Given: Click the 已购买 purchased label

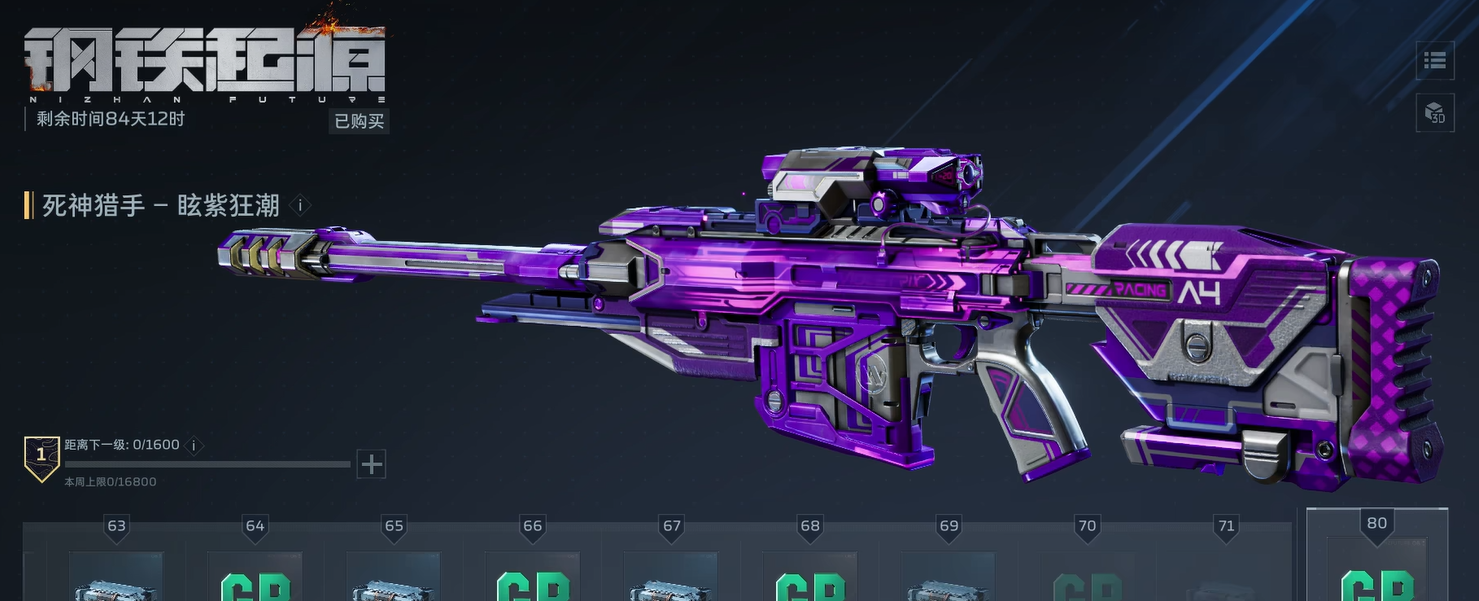Looking at the screenshot, I should [x=359, y=121].
